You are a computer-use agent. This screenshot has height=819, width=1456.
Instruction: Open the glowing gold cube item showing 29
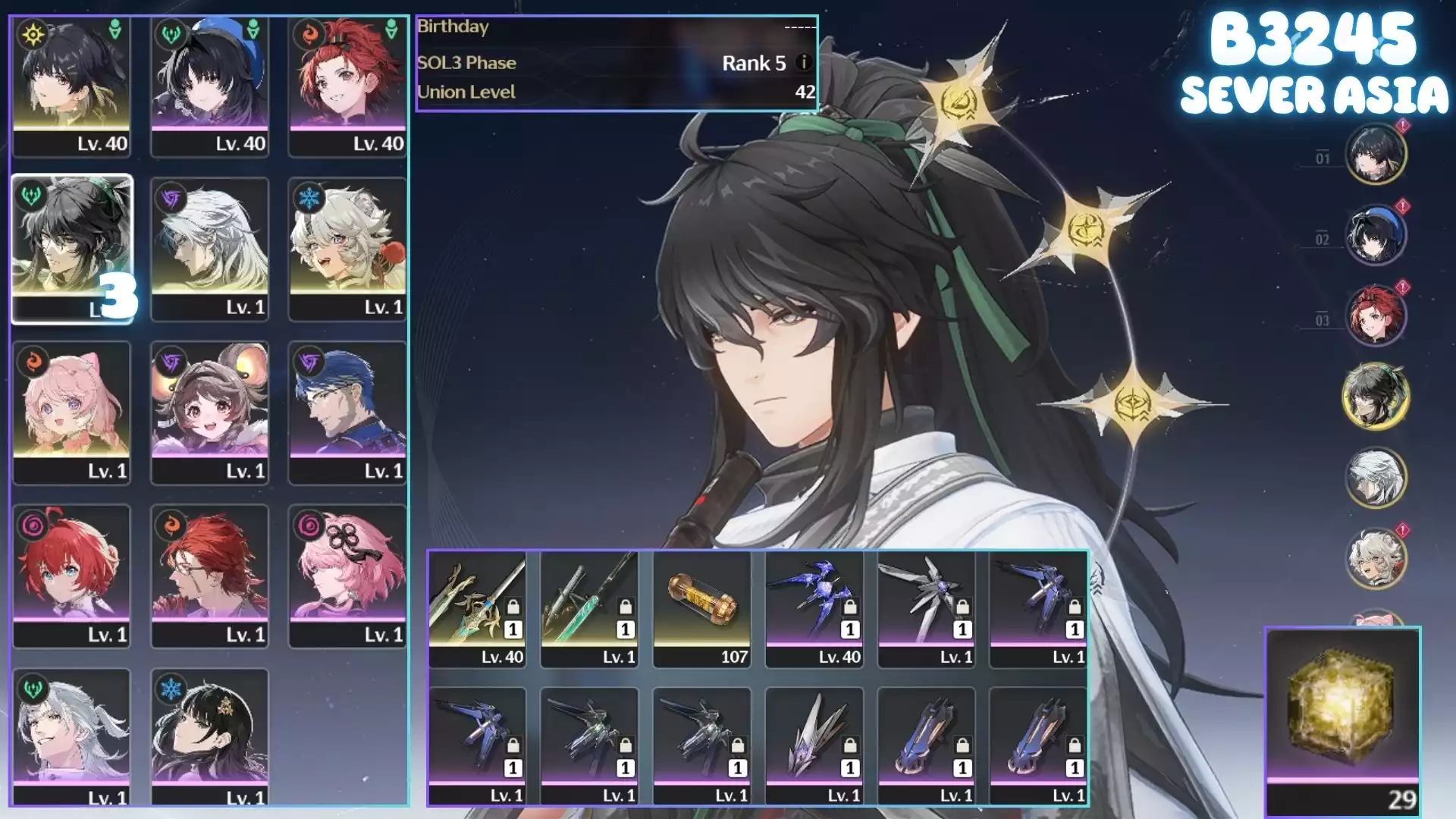pyautogui.click(x=1342, y=720)
